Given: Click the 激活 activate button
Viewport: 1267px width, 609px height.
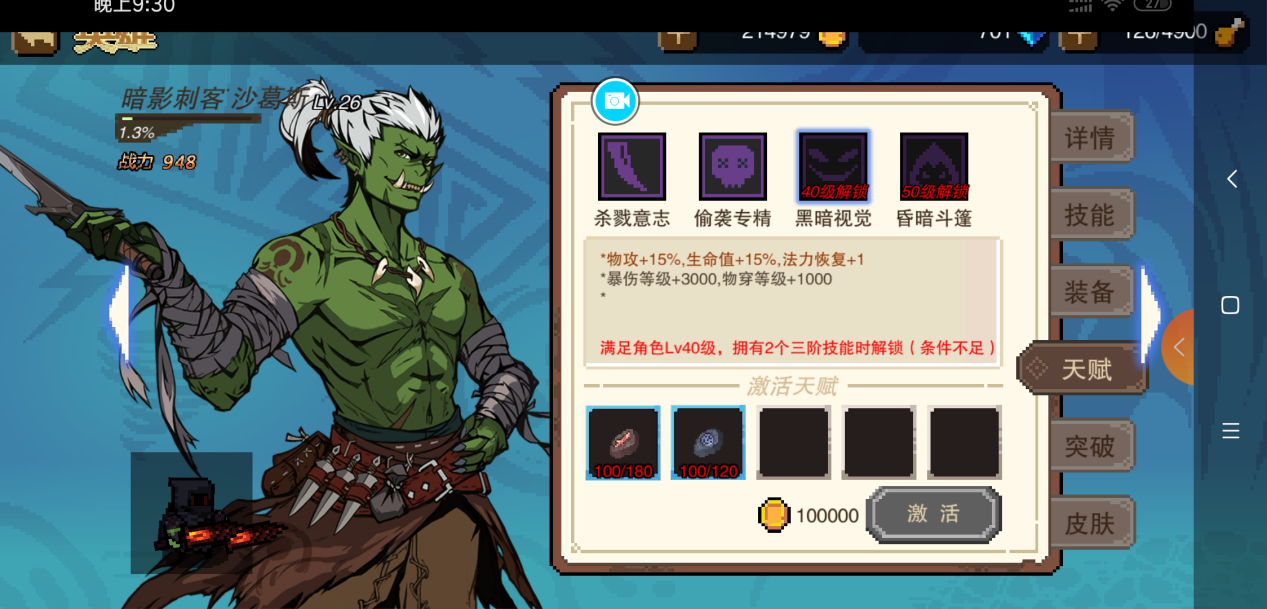Looking at the screenshot, I should click(933, 514).
